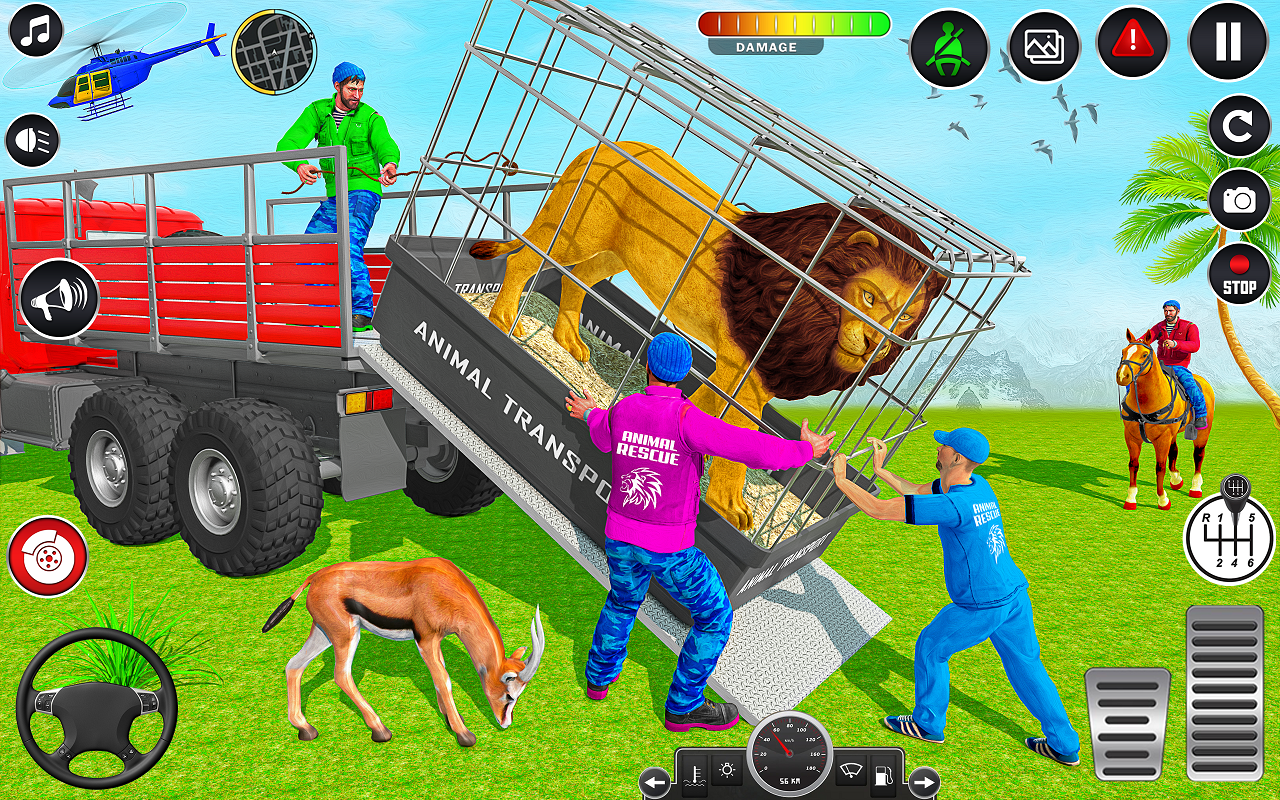This screenshot has width=1280, height=800.
Task: Select the fuel gauge icon
Action: (883, 776)
